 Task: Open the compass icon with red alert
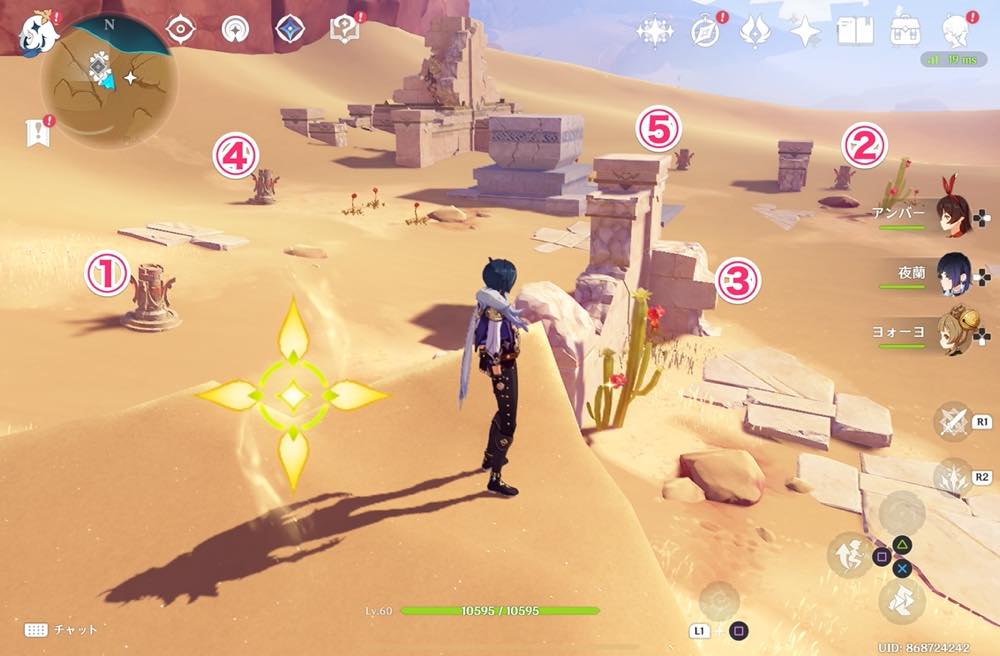(x=706, y=32)
